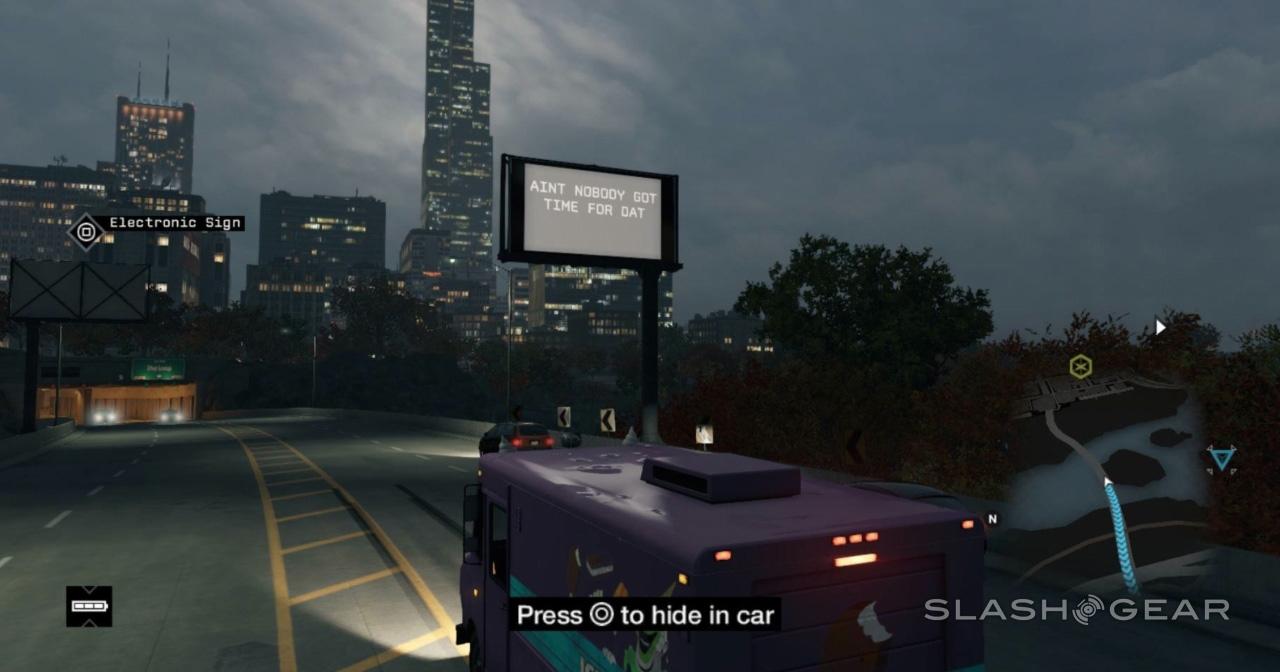Screen dimensions: 1280x672
Task: Select the blue triangle marker on the minimap
Action: tap(1221, 459)
